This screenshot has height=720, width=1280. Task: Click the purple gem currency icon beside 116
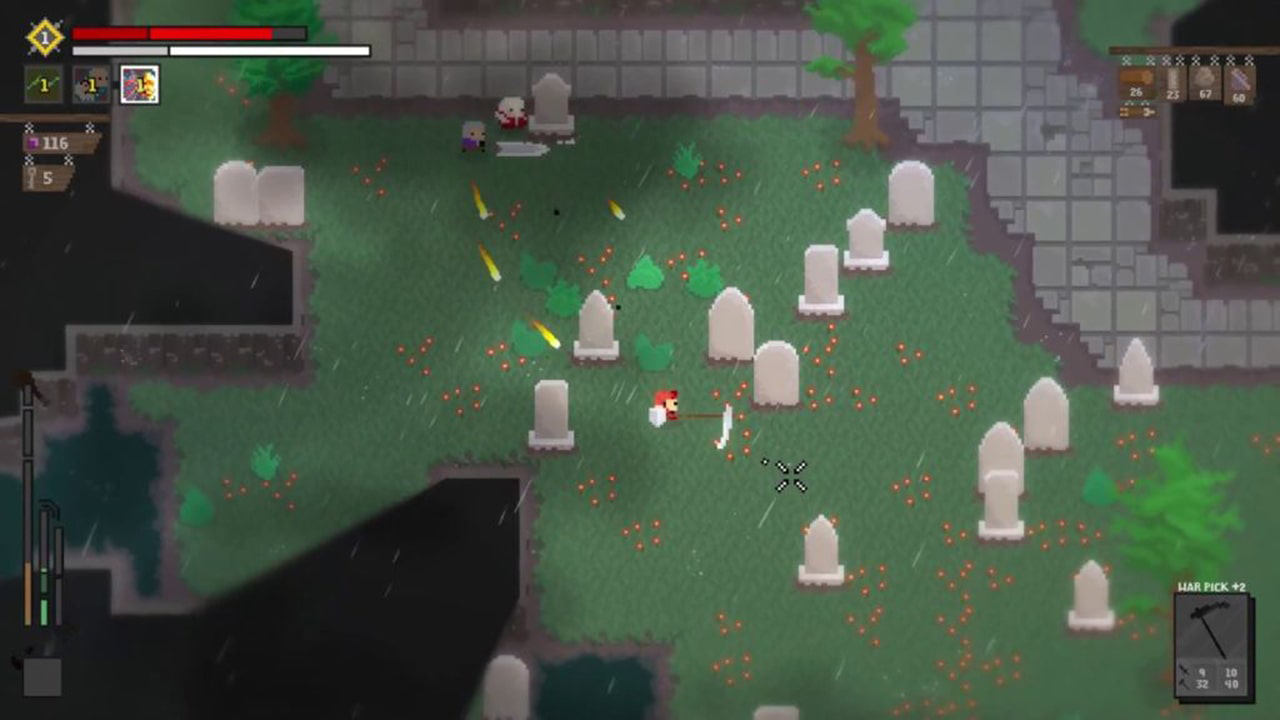[x=33, y=143]
